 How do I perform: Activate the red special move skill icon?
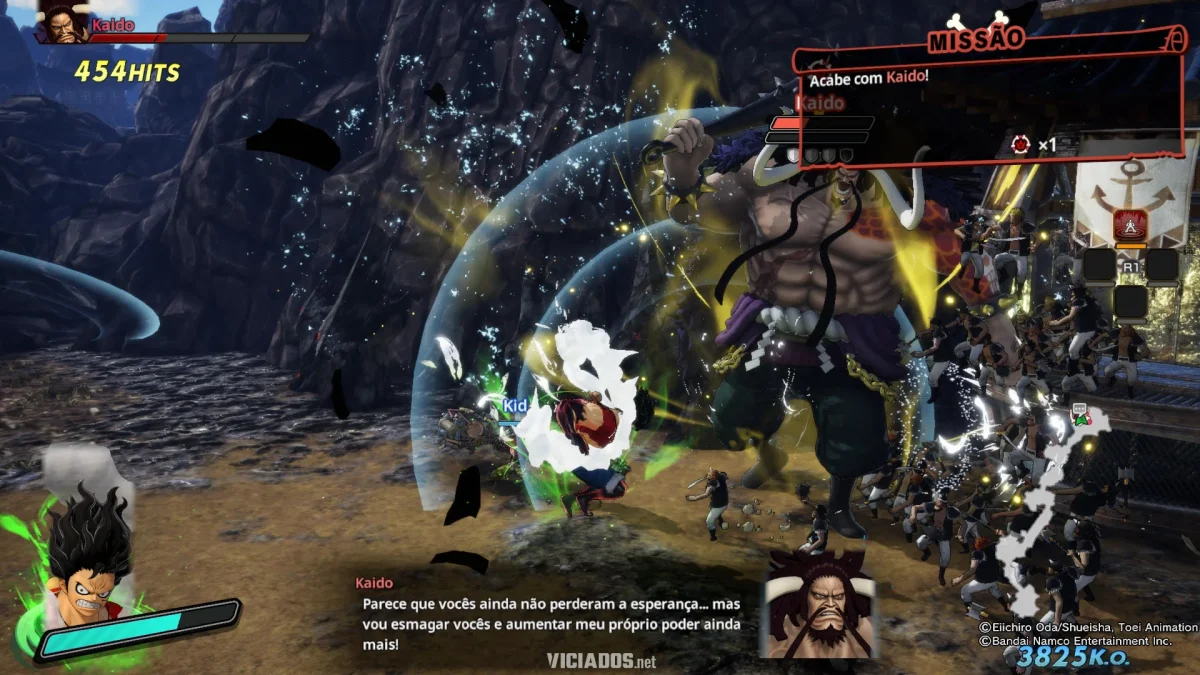pyautogui.click(x=1132, y=227)
